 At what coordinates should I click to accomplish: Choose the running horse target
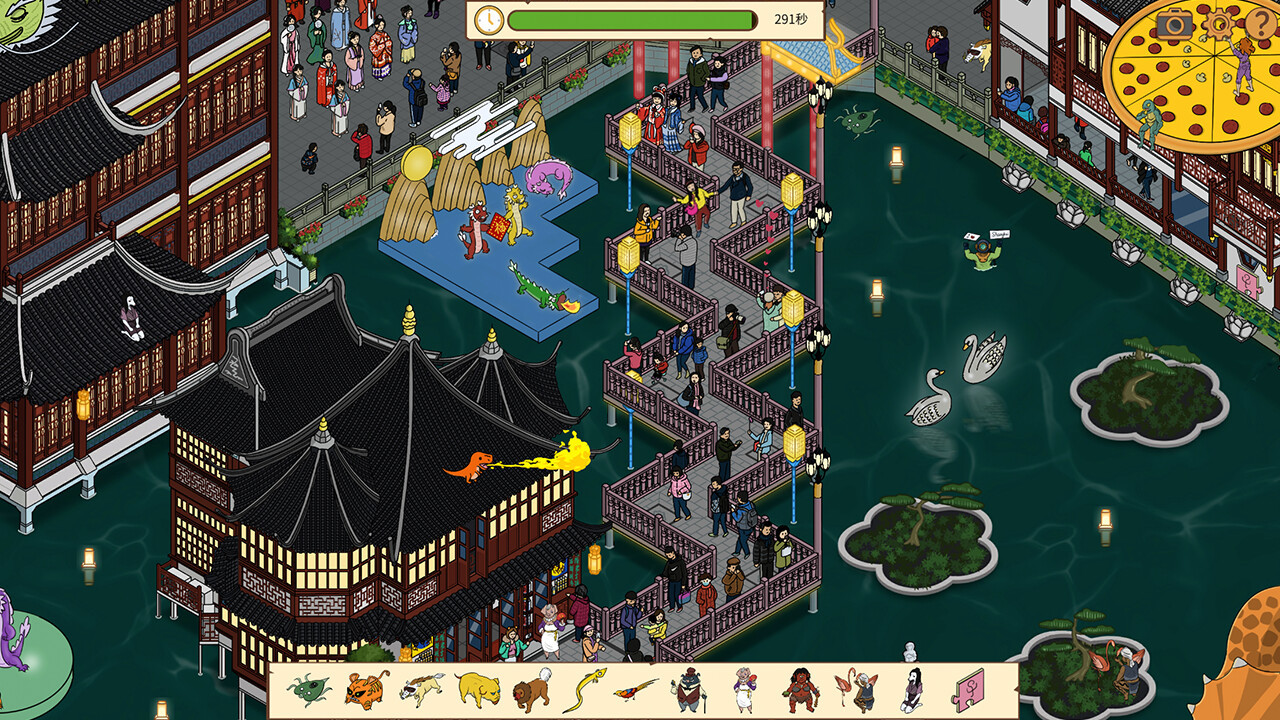(422, 690)
